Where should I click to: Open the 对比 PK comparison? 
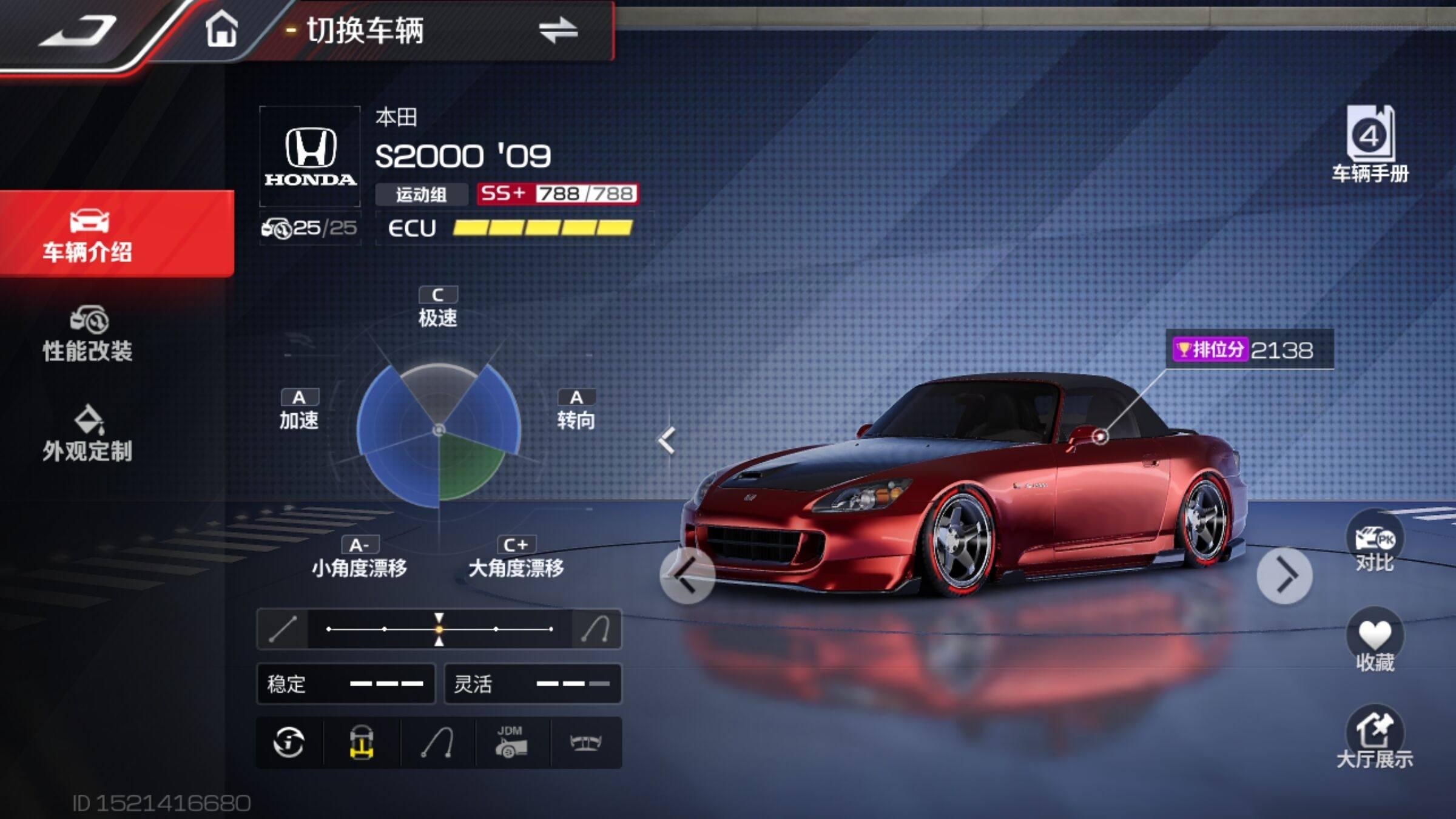click(x=1374, y=543)
